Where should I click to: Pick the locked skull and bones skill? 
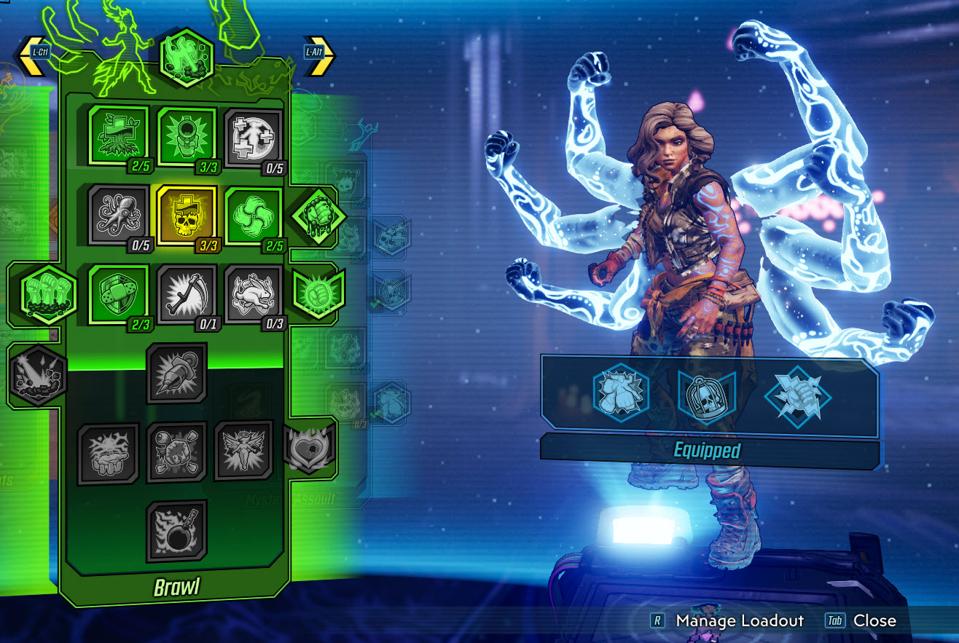177,451
